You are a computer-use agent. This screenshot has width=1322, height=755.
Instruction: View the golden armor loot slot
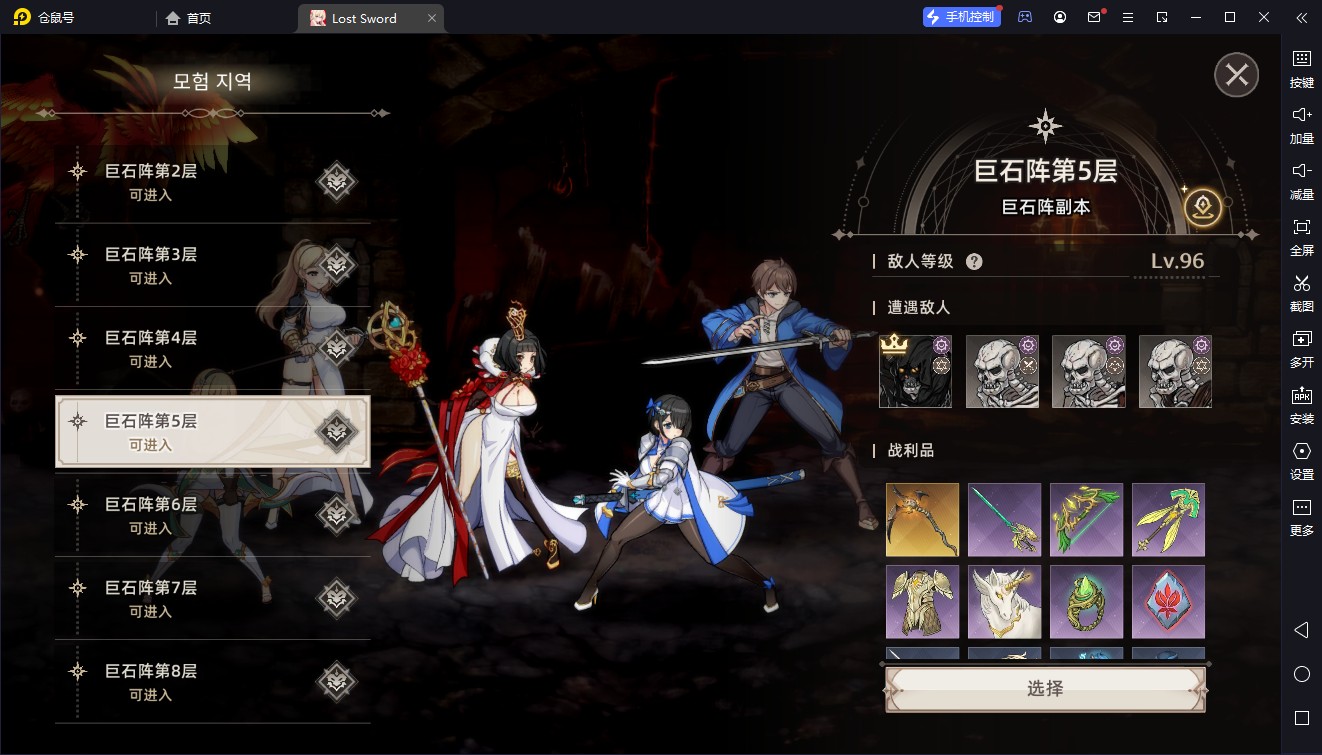pos(922,602)
